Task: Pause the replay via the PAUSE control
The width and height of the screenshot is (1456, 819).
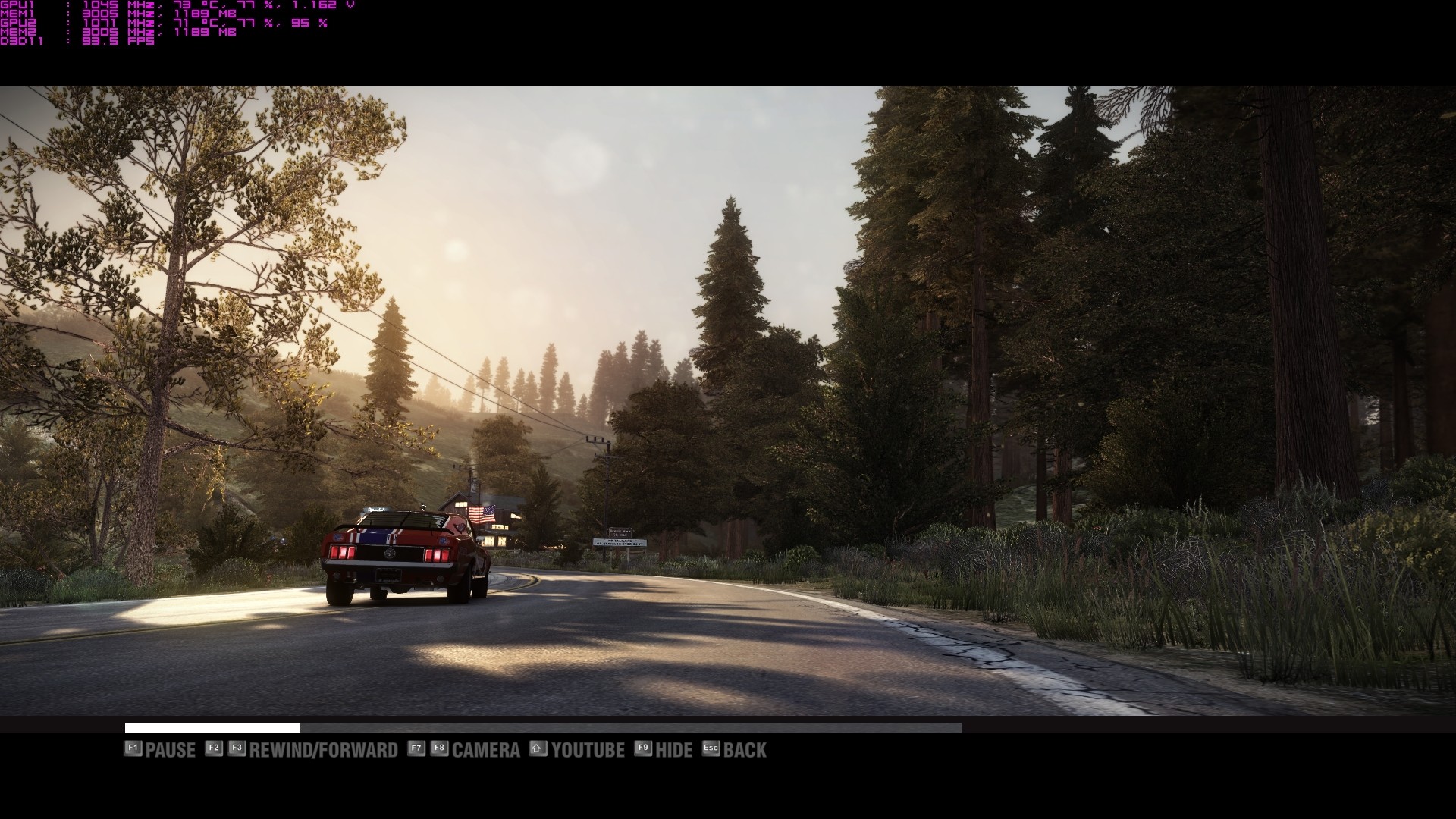Action: coord(171,749)
